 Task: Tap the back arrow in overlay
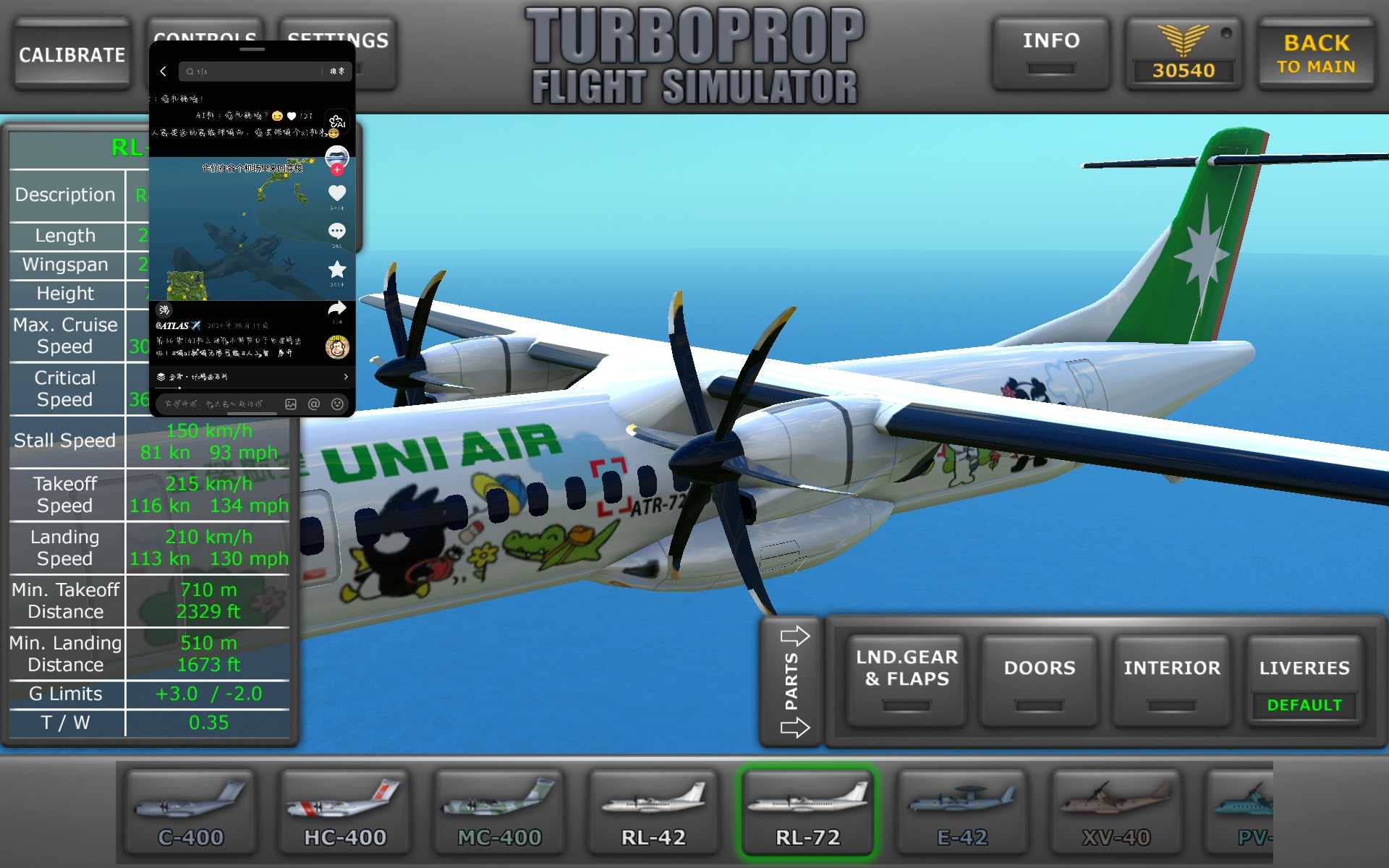pyautogui.click(x=163, y=71)
